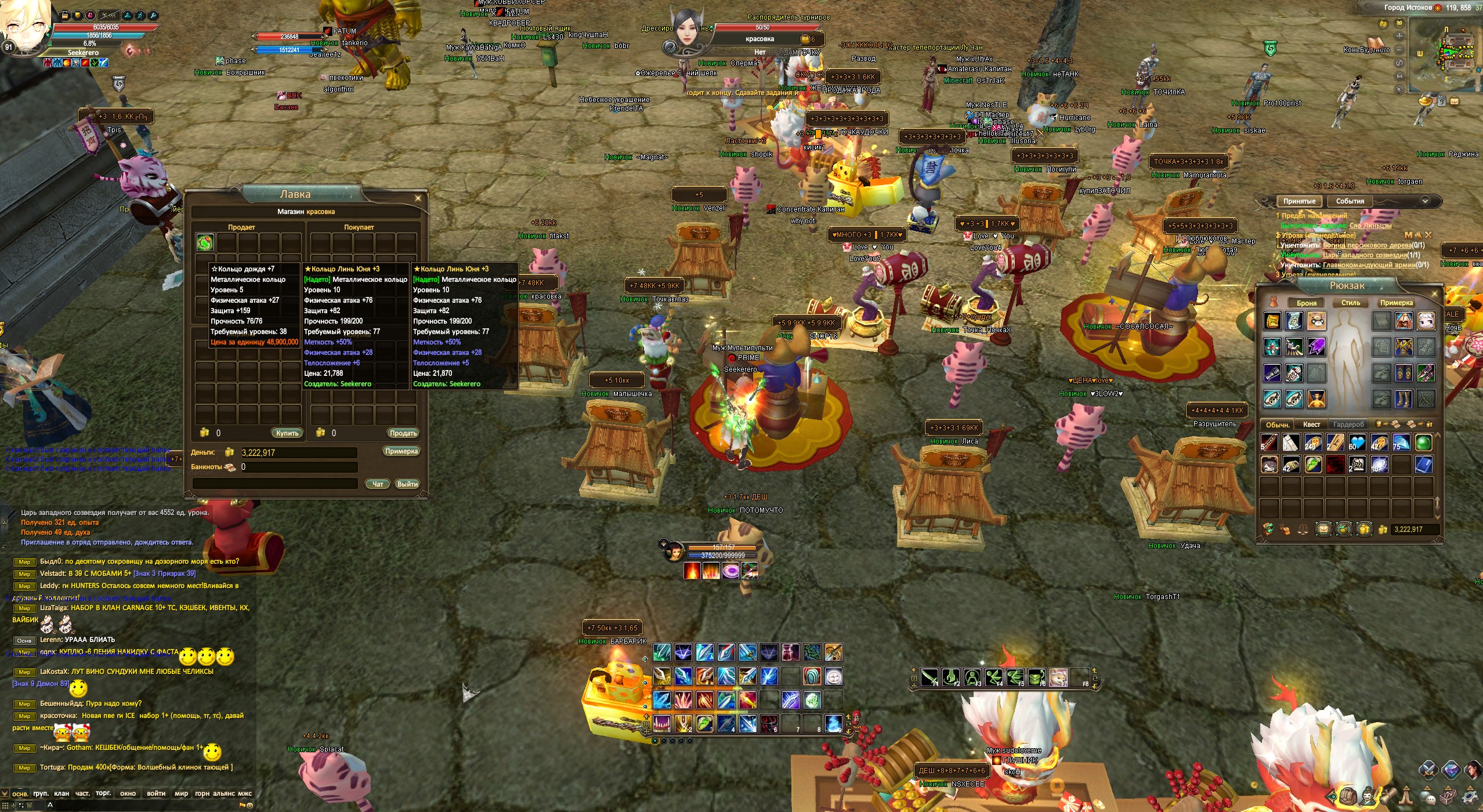Screen dimensions: 1483x812
Task: Open the Принятые quest tracker tab
Action: [1299, 201]
